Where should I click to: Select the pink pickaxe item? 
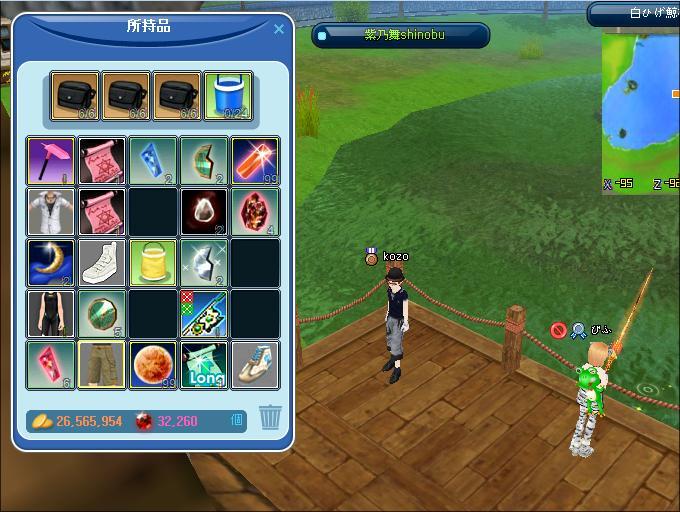click(51, 162)
